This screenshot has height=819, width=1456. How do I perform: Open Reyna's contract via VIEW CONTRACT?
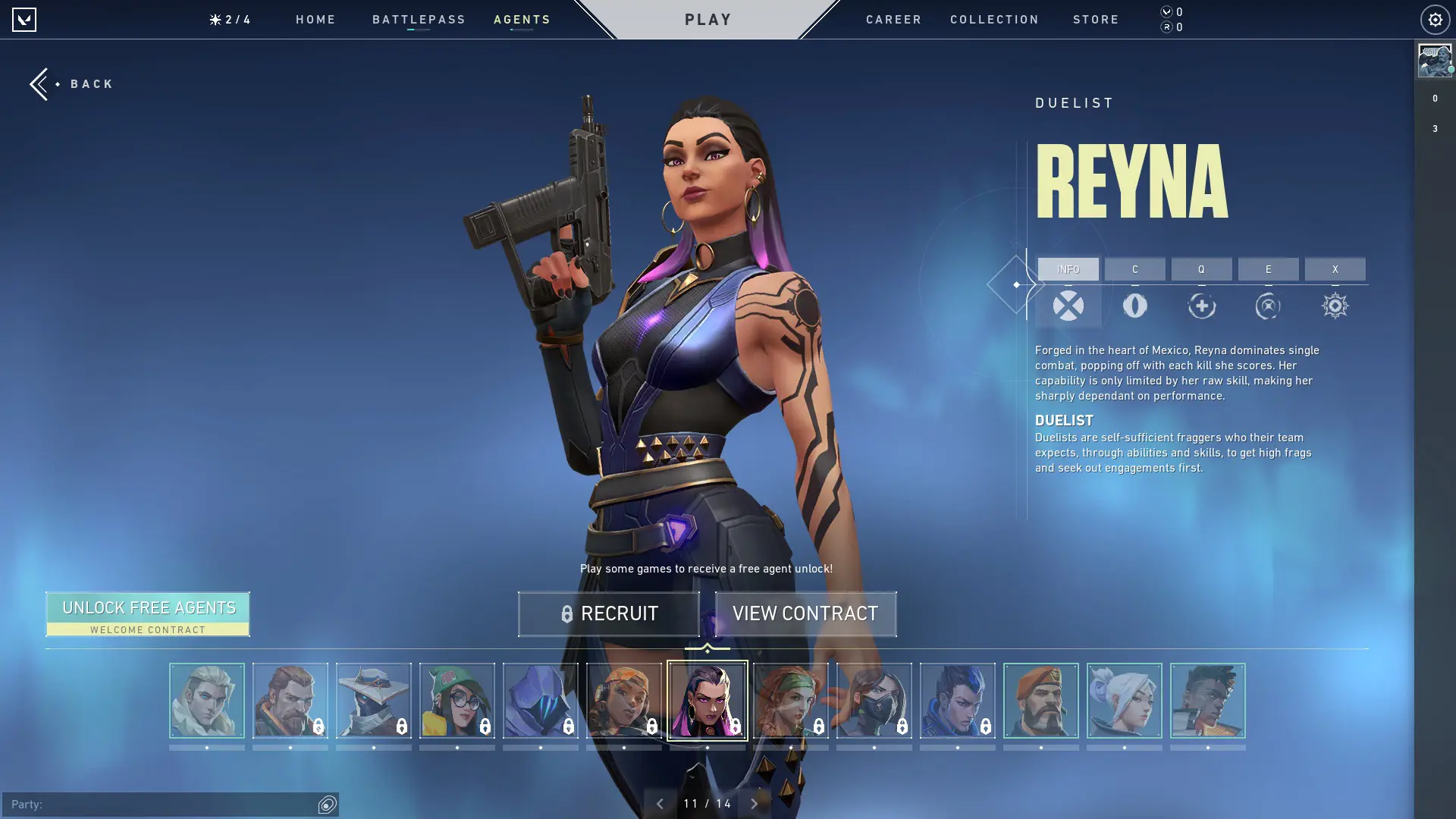coord(805,613)
